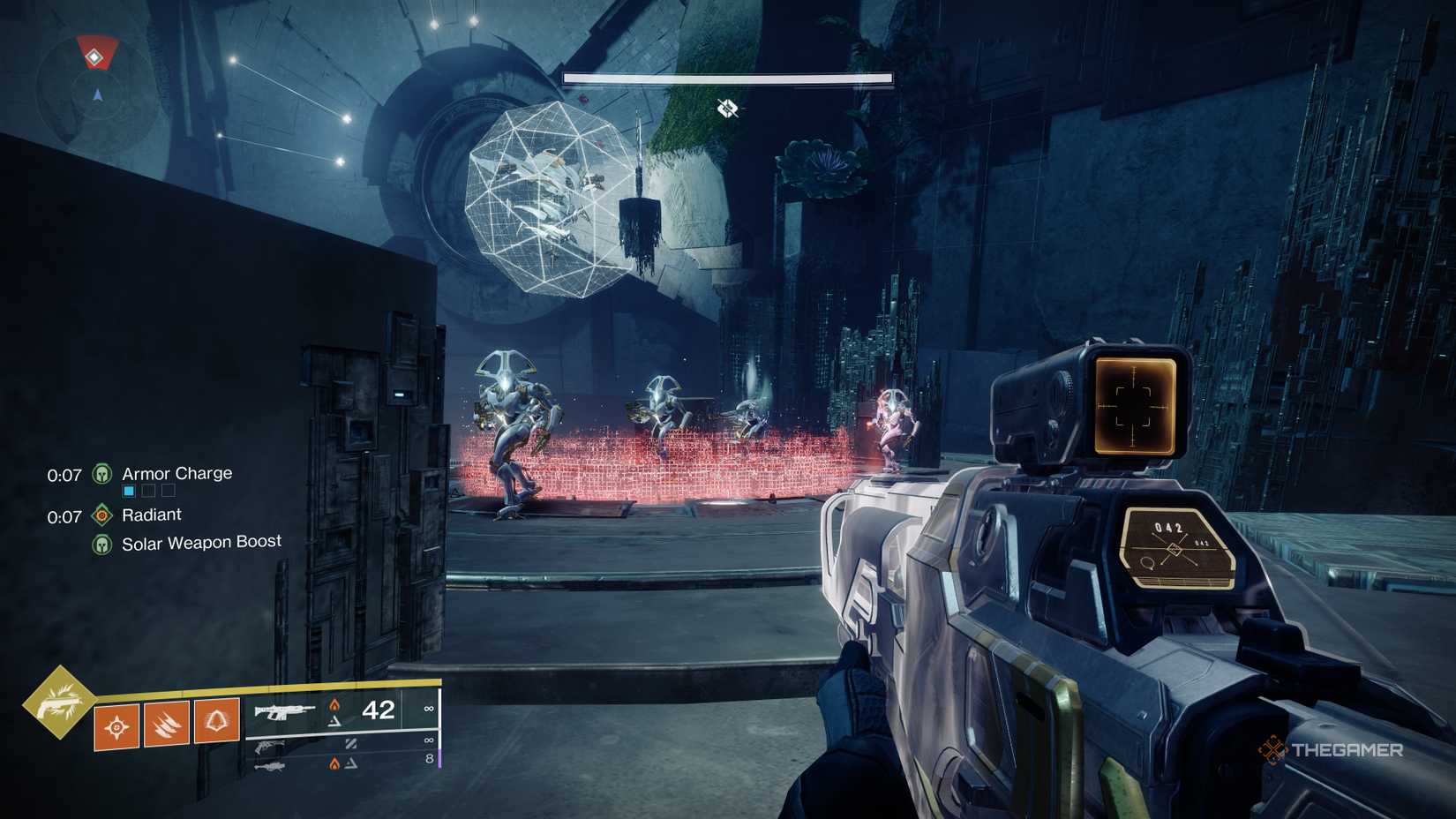Select the Armor Charge buff icon

point(102,475)
